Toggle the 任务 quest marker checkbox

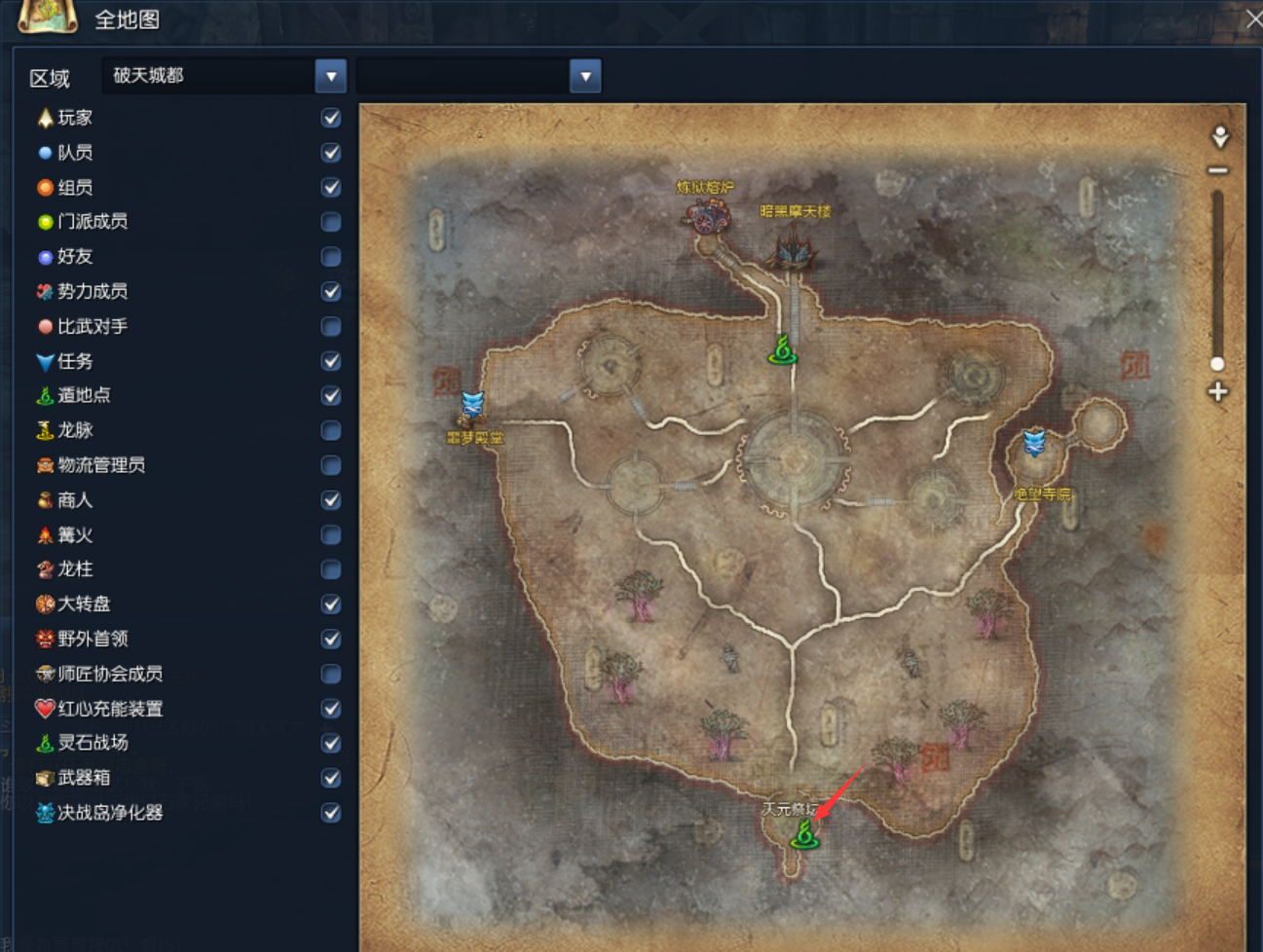[331, 361]
